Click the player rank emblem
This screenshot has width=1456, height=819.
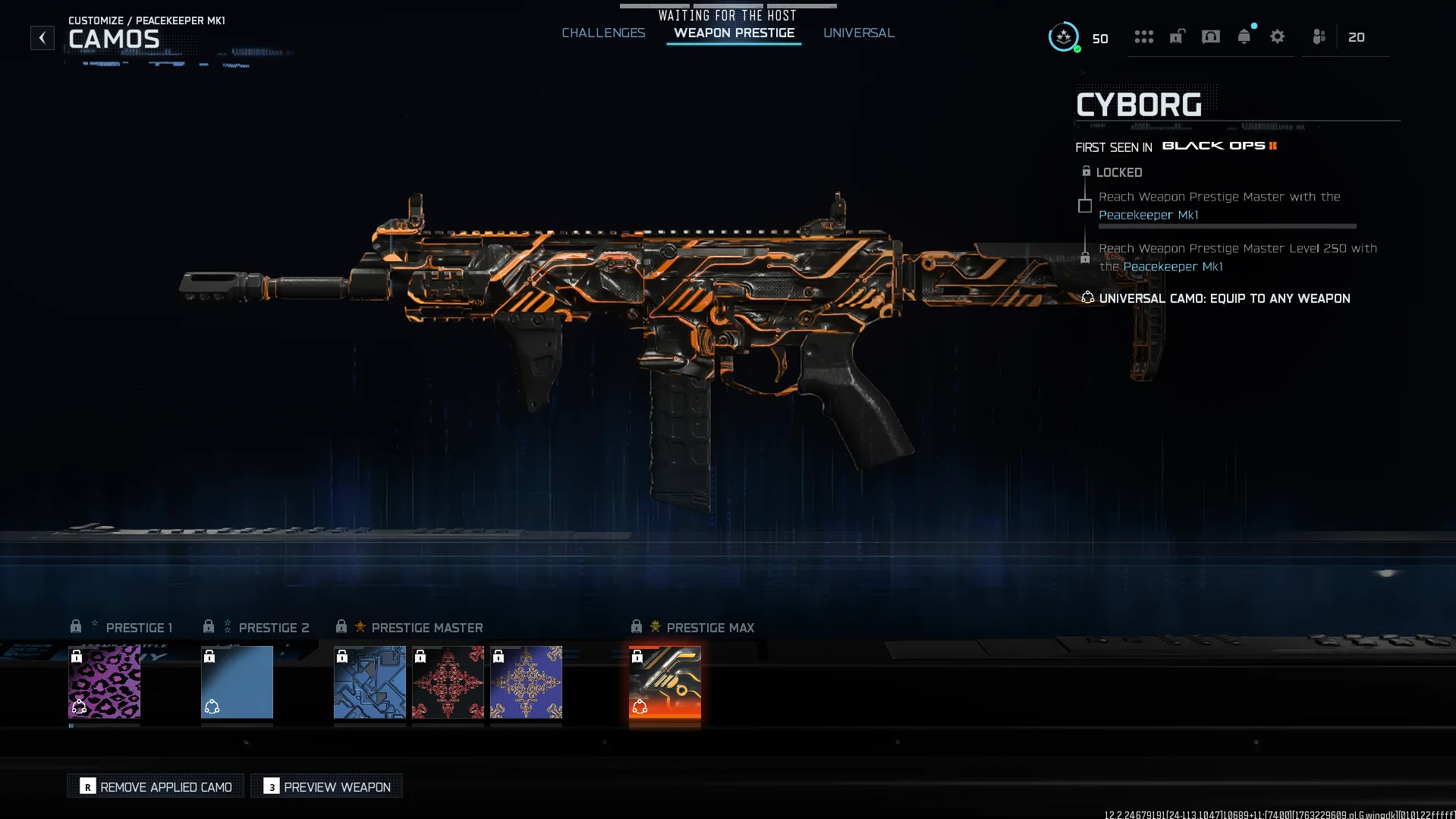1063,37
